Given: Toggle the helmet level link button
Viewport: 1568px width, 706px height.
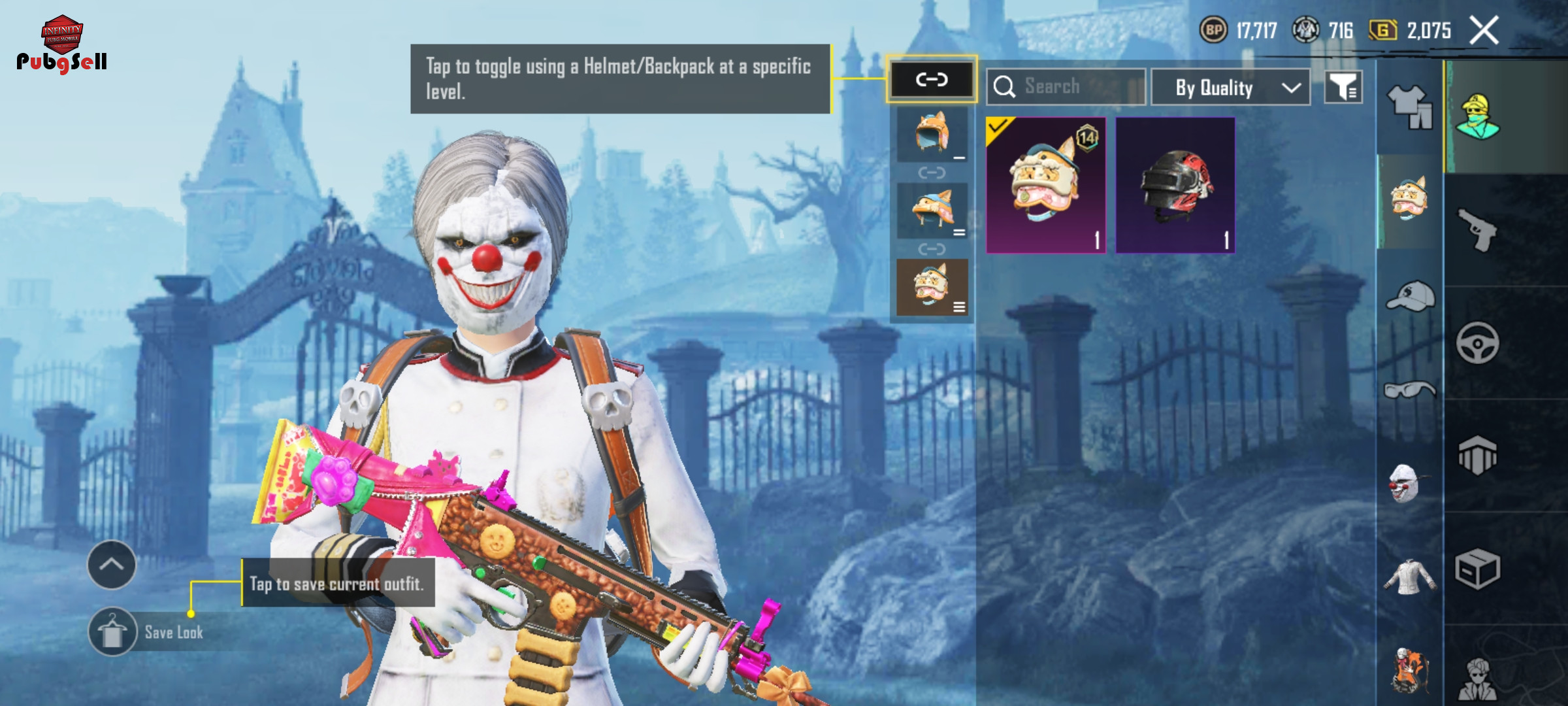Looking at the screenshot, I should 931,80.
